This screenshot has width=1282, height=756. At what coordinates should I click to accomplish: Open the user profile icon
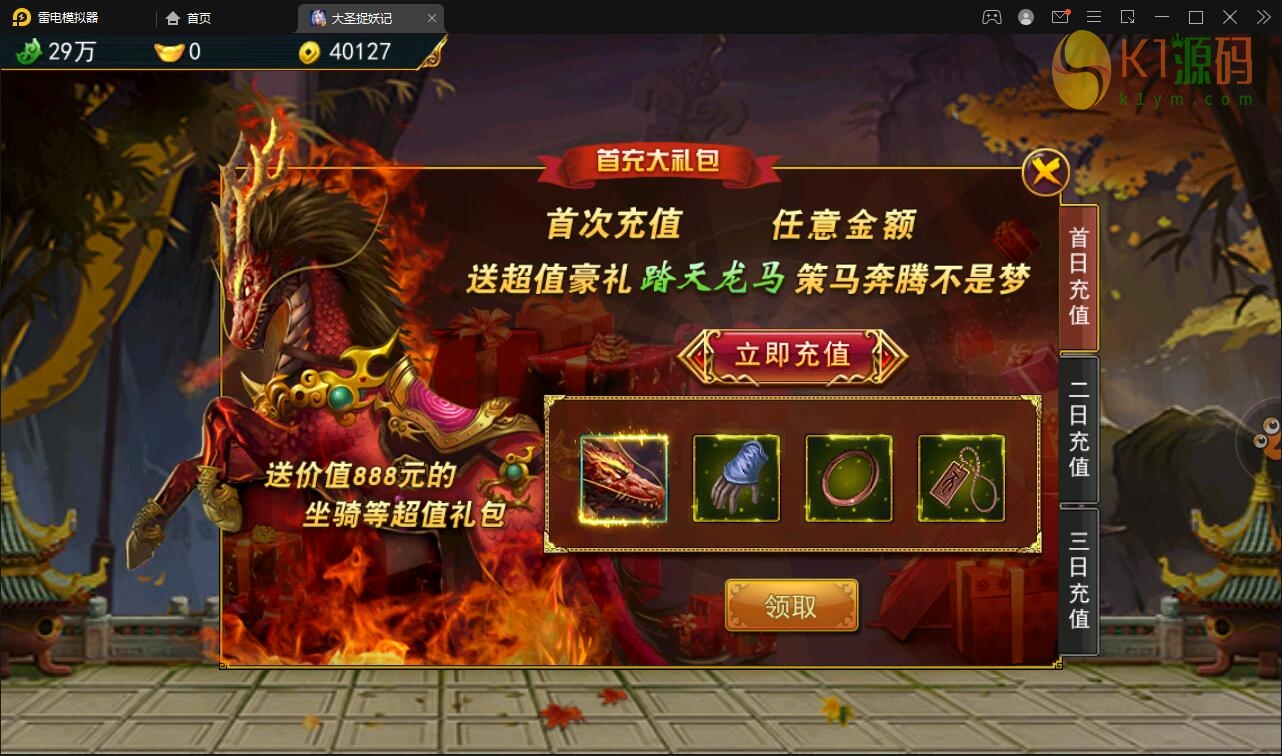(1026, 17)
